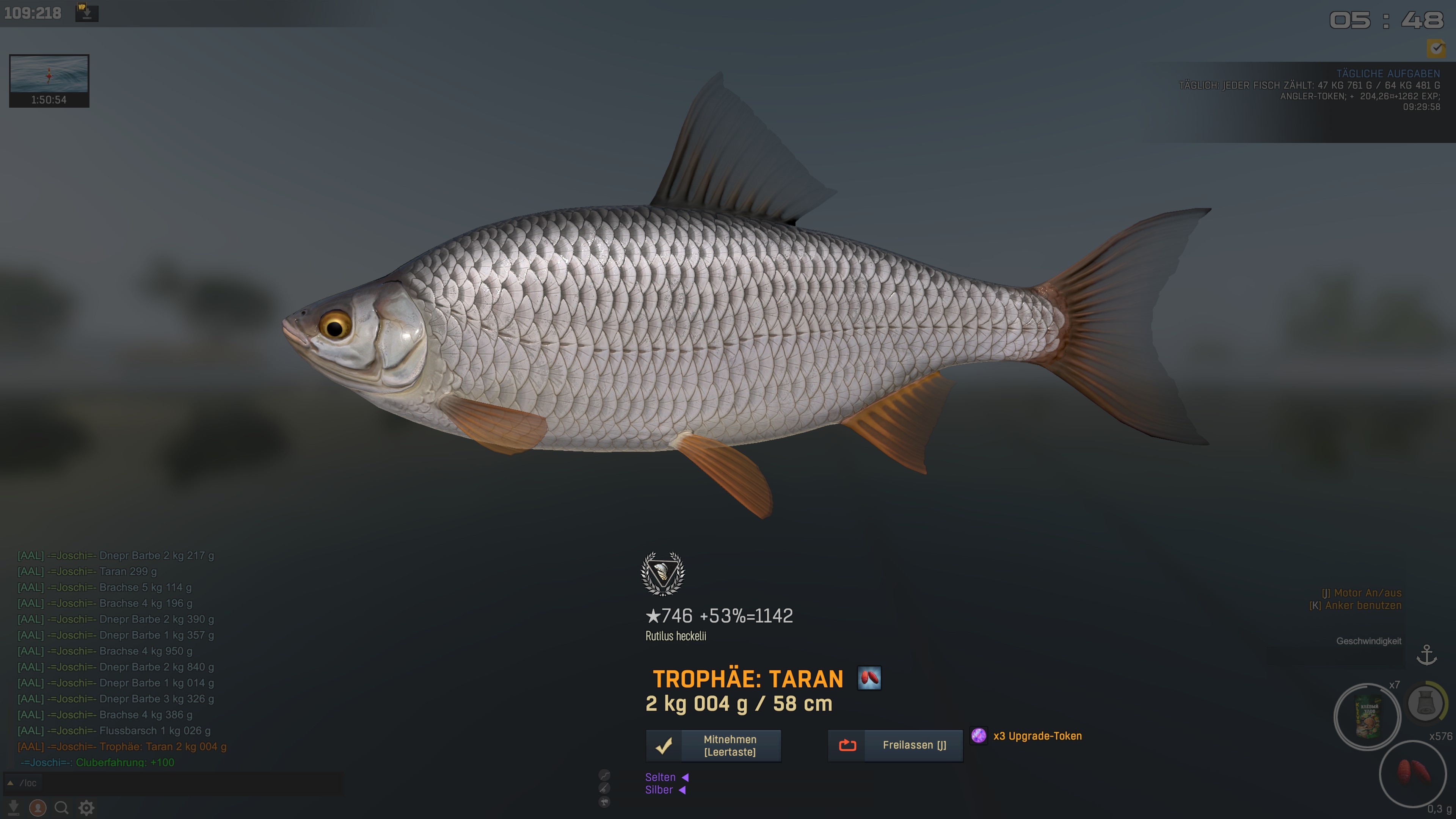Select the red bait slot

coord(1412,773)
